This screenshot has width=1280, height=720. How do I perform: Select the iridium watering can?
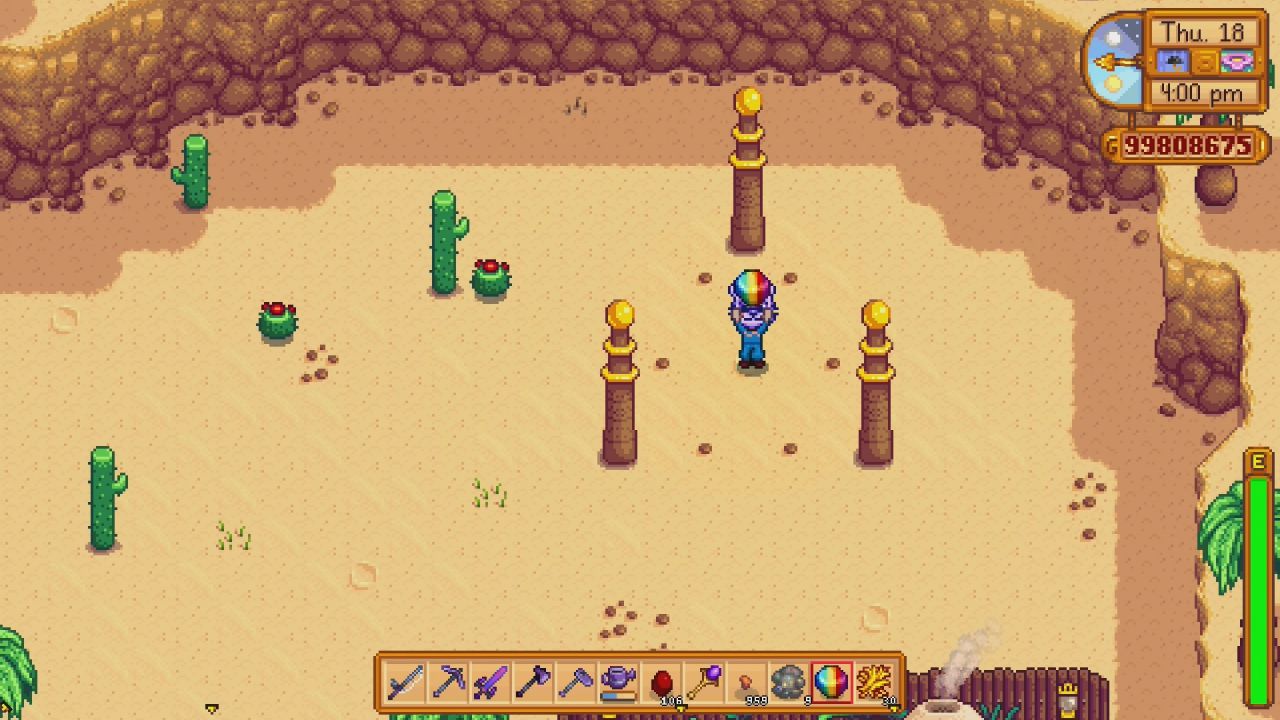click(x=618, y=683)
